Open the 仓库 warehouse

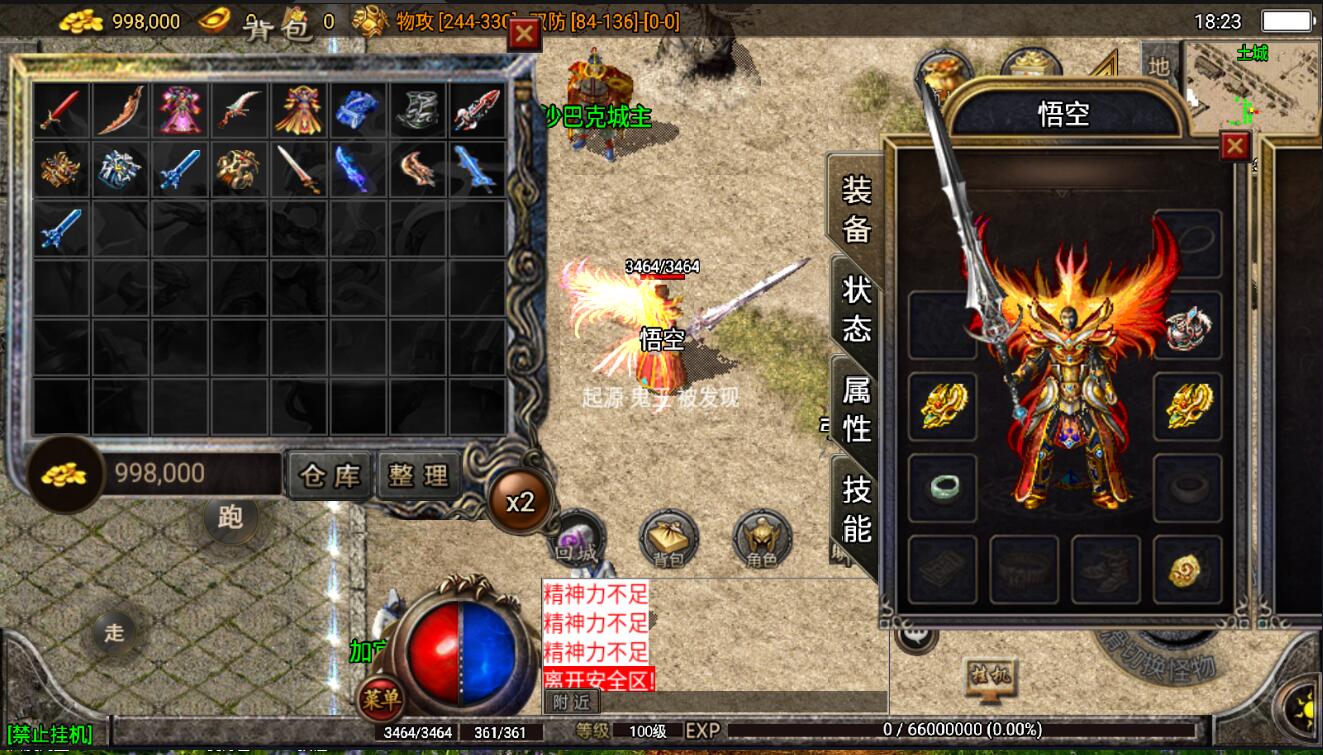(330, 476)
